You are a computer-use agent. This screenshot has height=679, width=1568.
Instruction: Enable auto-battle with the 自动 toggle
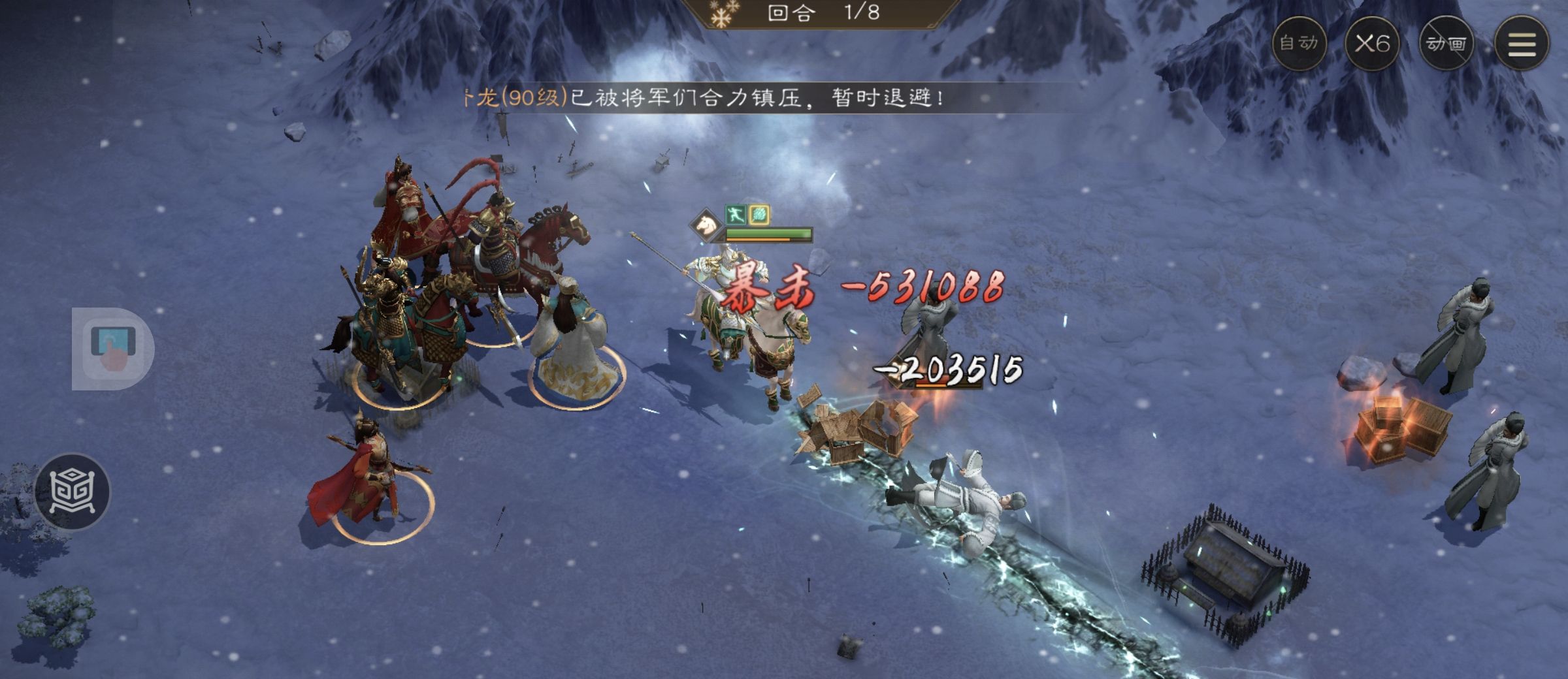[x=1299, y=43]
